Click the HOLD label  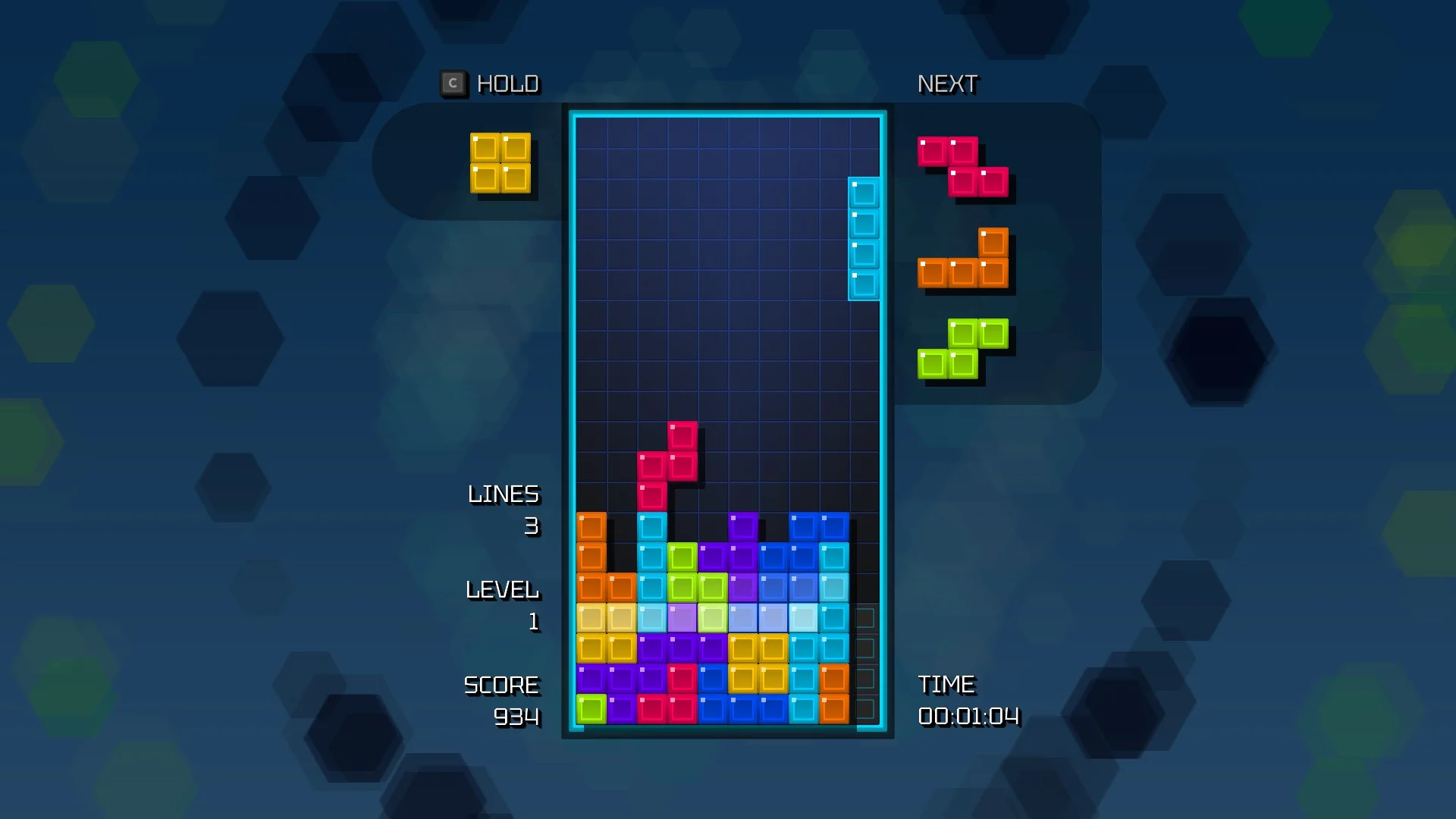pos(507,83)
